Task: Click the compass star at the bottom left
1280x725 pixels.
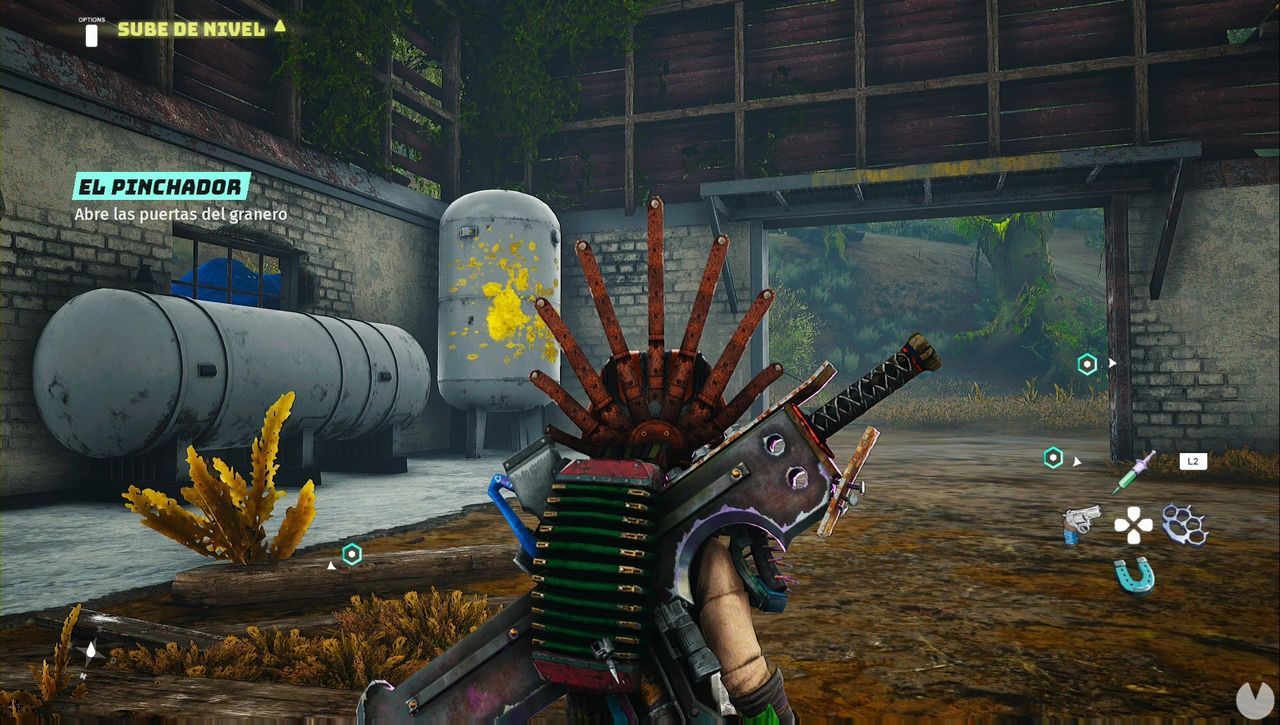Action: (x=92, y=653)
